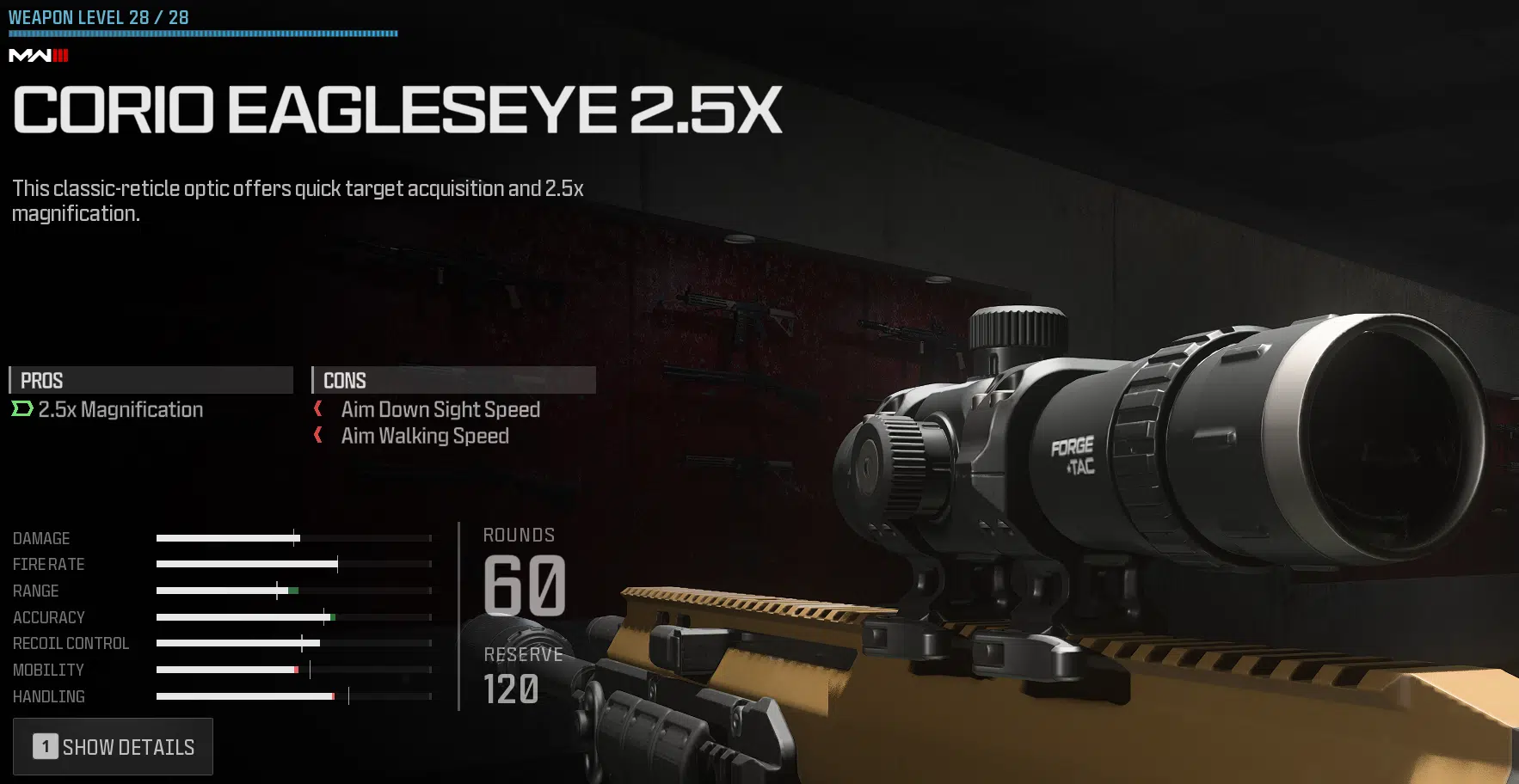The height and width of the screenshot is (784, 1519).
Task: Expand the CONS section header
Action: coord(453,380)
